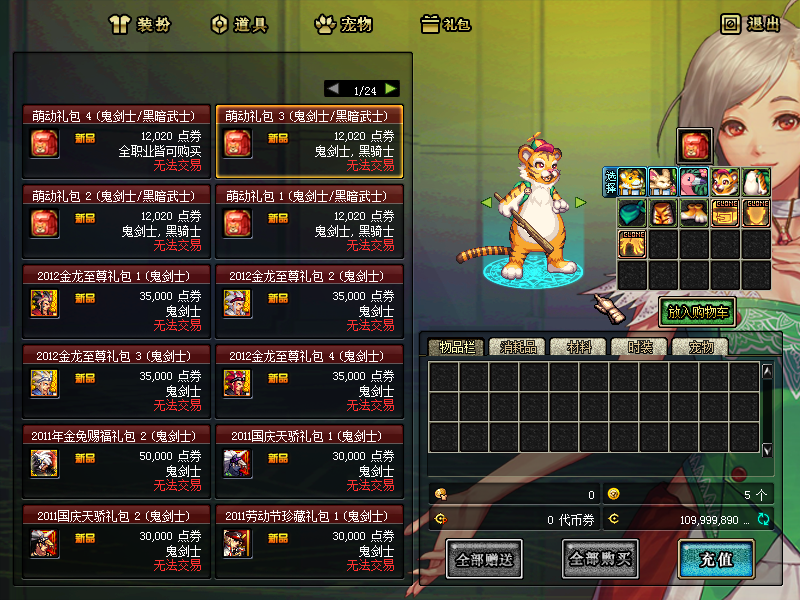The image size is (800, 600).
Task: Select 2011劳动节珍藏礼包 1 listing
Action: point(309,540)
